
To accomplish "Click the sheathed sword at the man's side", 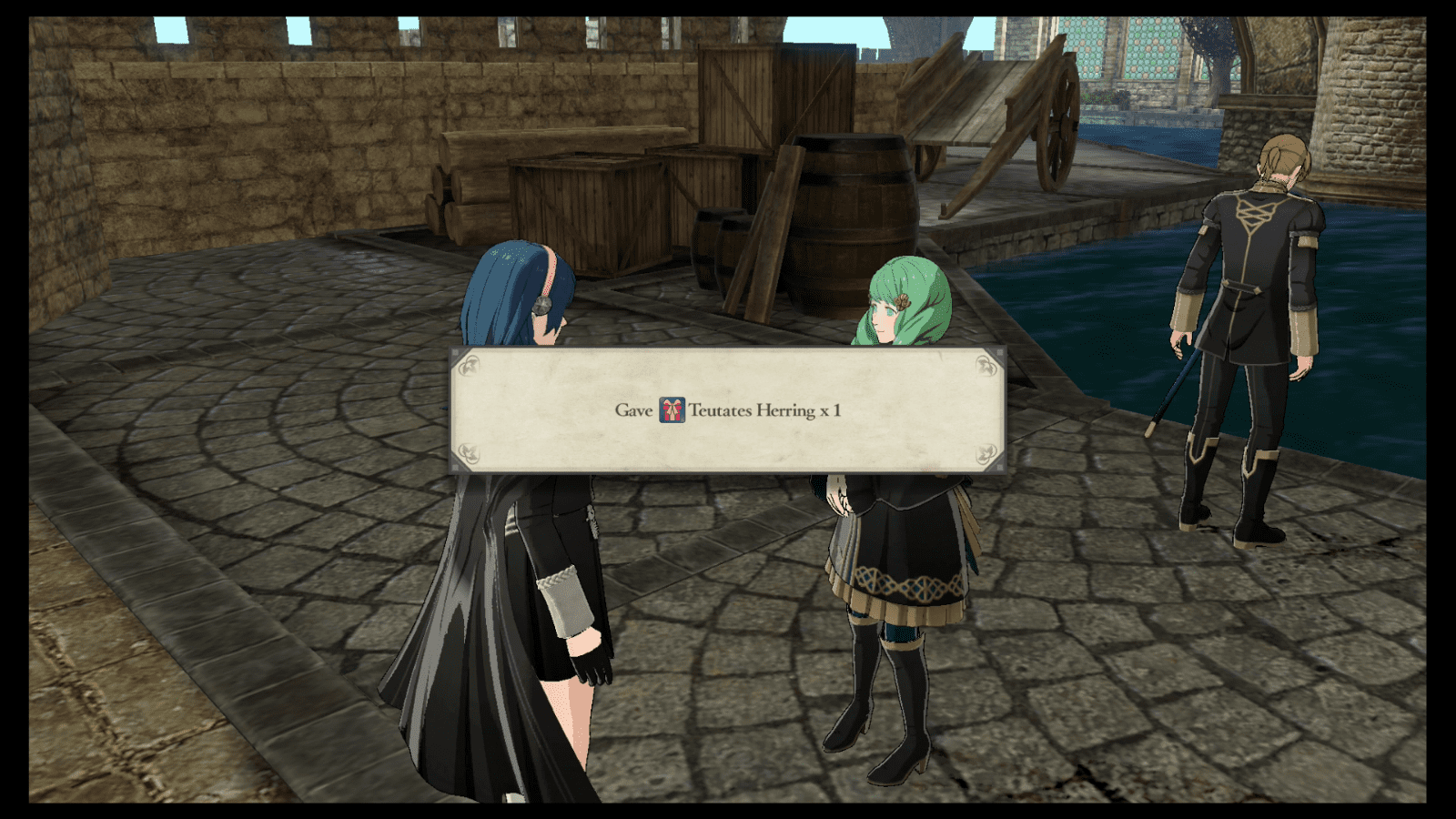I will (x=1174, y=382).
